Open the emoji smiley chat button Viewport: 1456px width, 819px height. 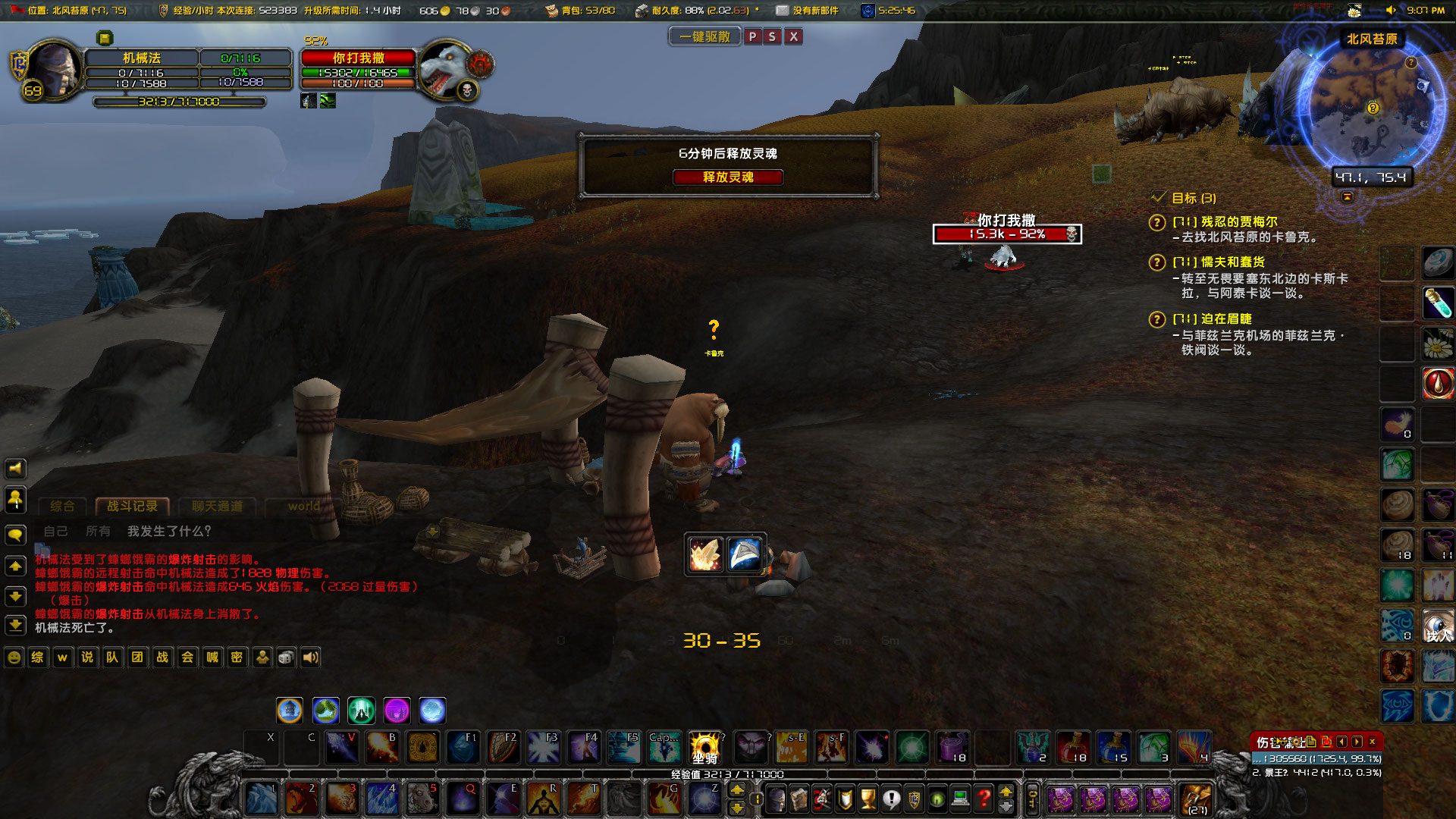tap(14, 657)
